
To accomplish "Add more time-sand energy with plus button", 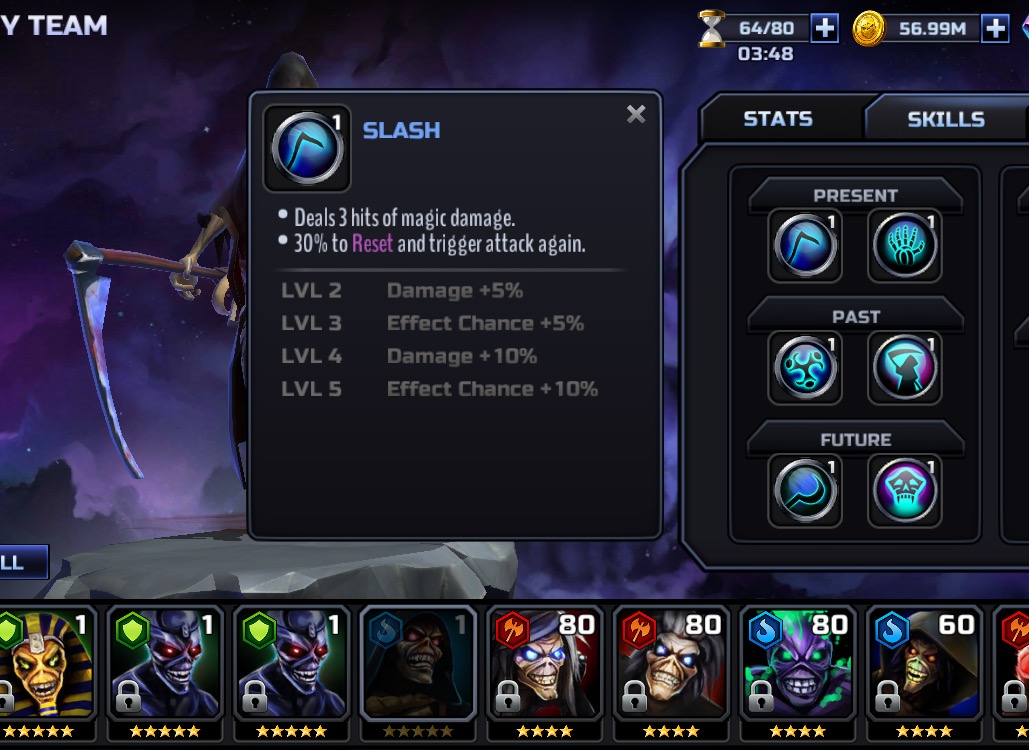I will point(824,28).
